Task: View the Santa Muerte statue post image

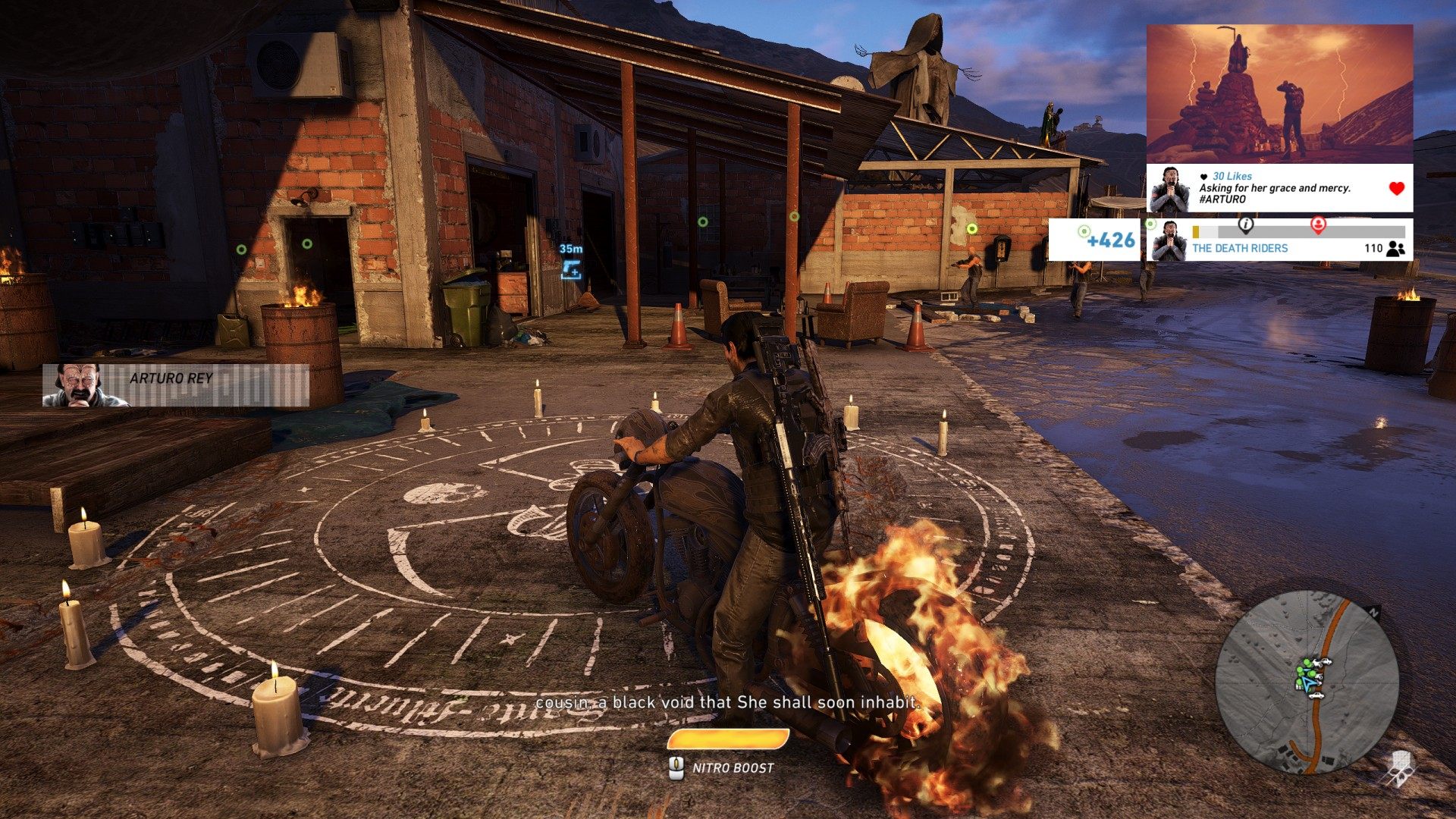Action: [x=1279, y=94]
